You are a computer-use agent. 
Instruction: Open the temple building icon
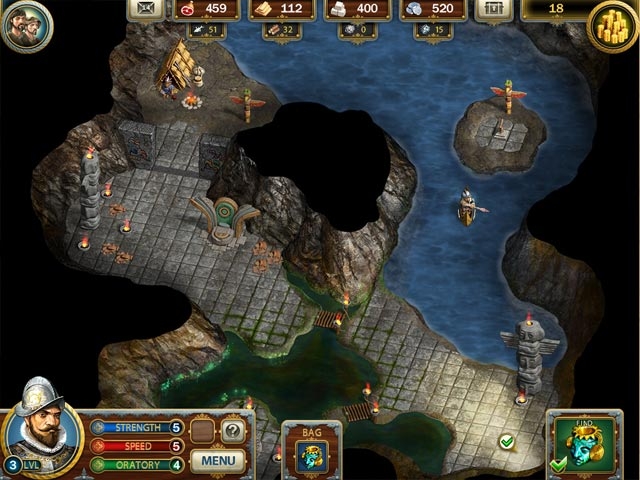[492, 10]
